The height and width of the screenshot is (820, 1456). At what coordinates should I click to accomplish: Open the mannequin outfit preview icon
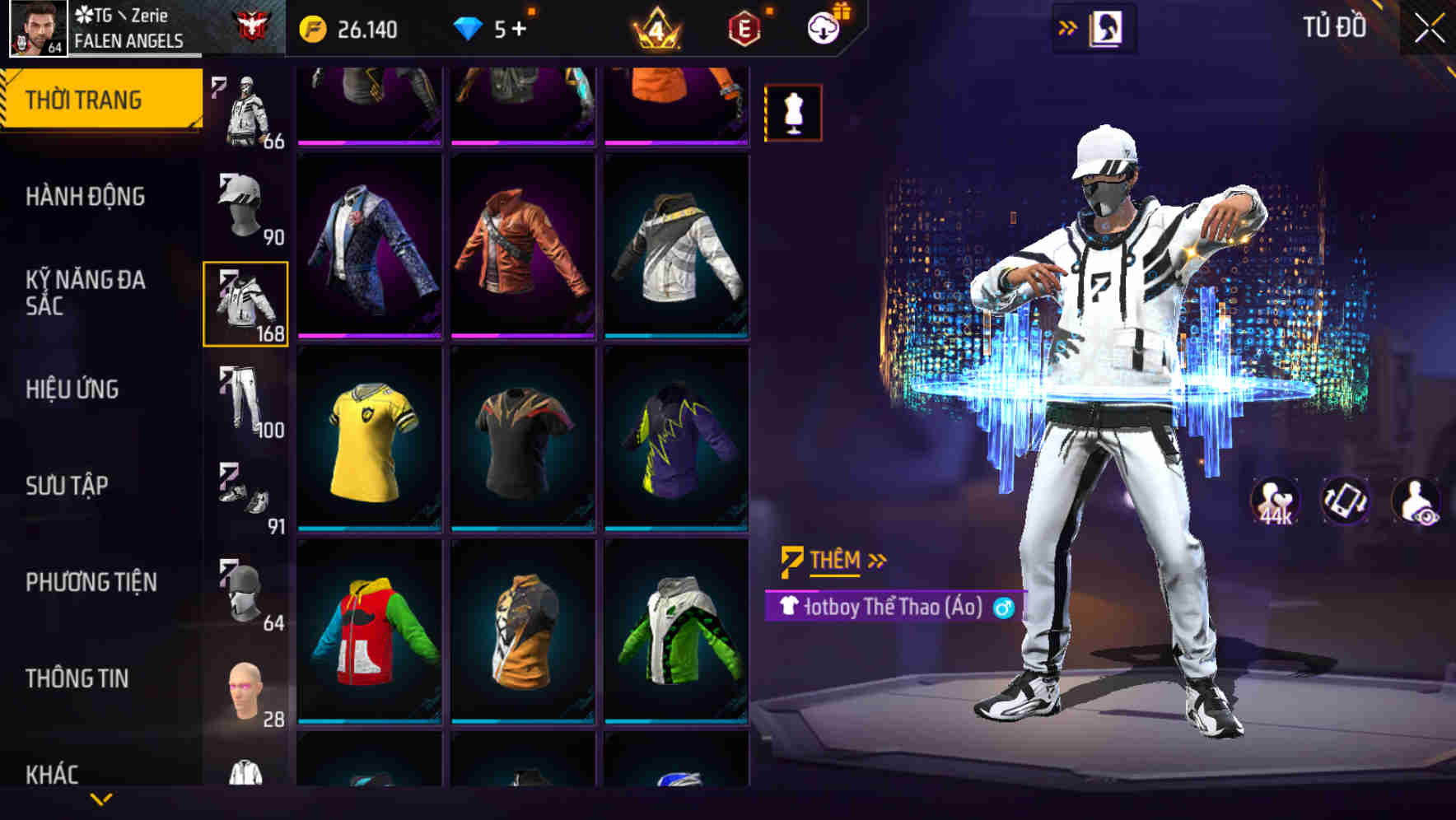click(793, 114)
